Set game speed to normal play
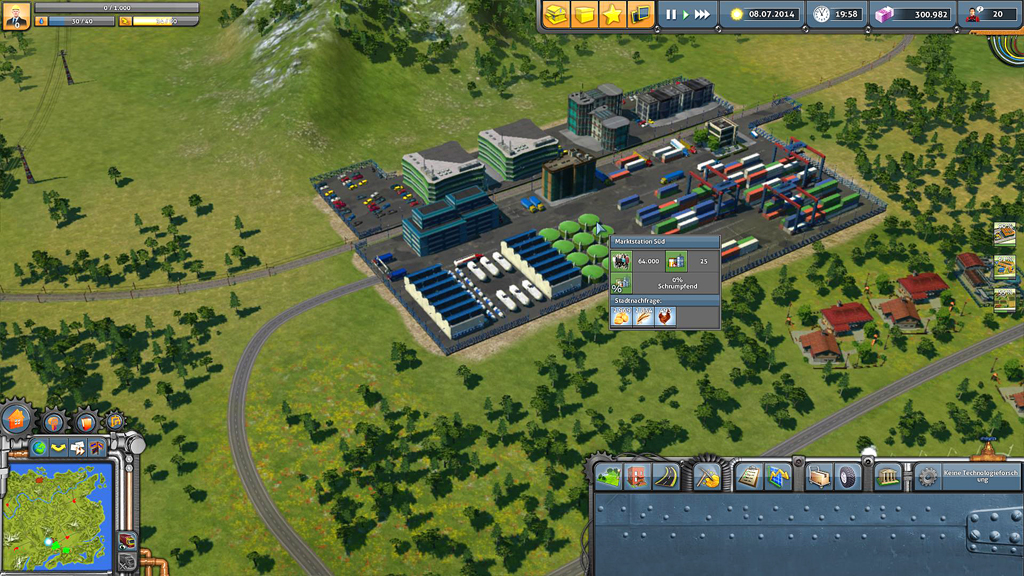1024x576 pixels. click(x=685, y=14)
